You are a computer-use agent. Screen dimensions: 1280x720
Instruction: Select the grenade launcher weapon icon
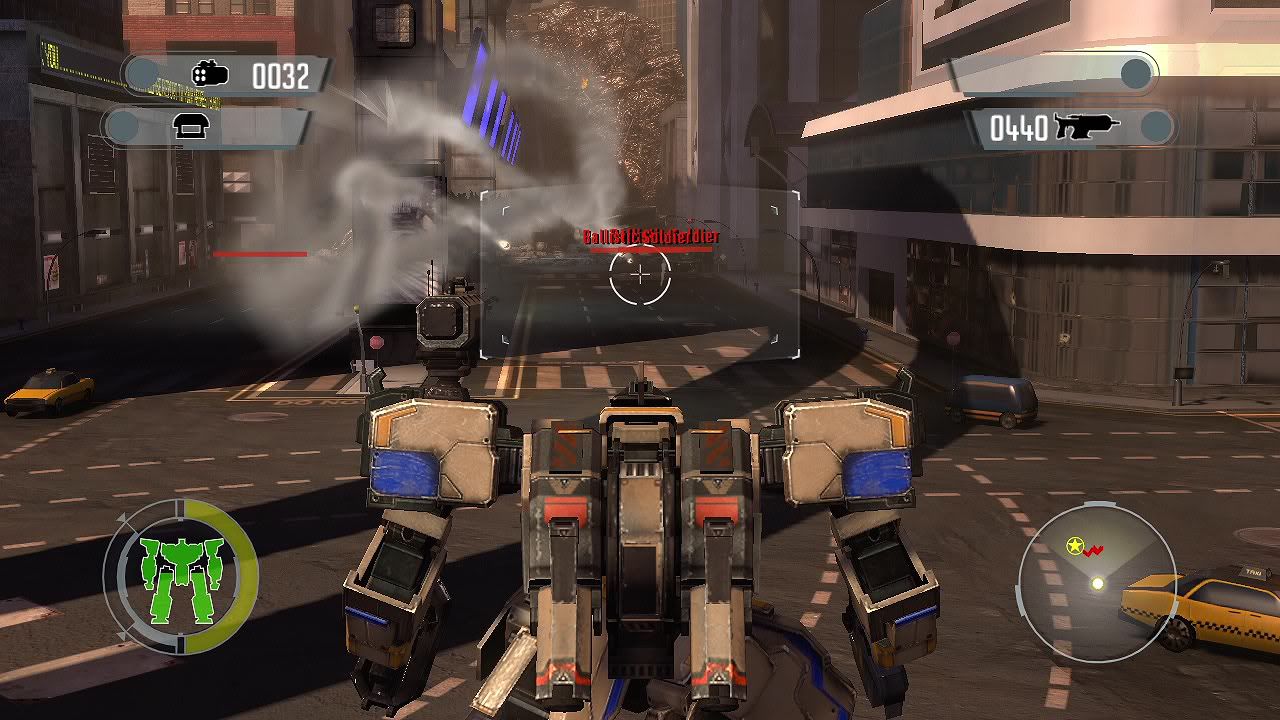210,74
